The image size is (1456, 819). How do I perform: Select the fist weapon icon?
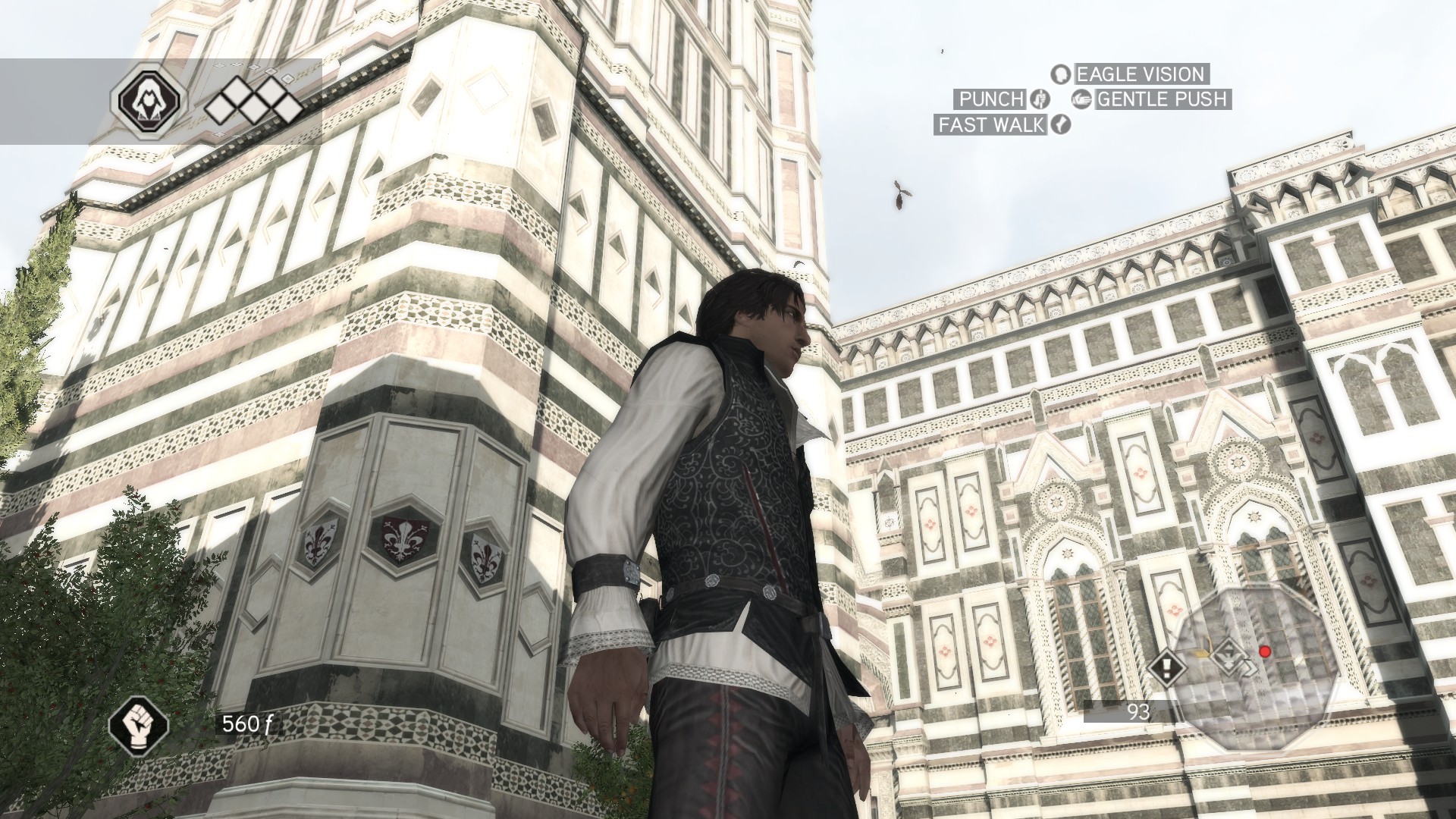(x=139, y=725)
